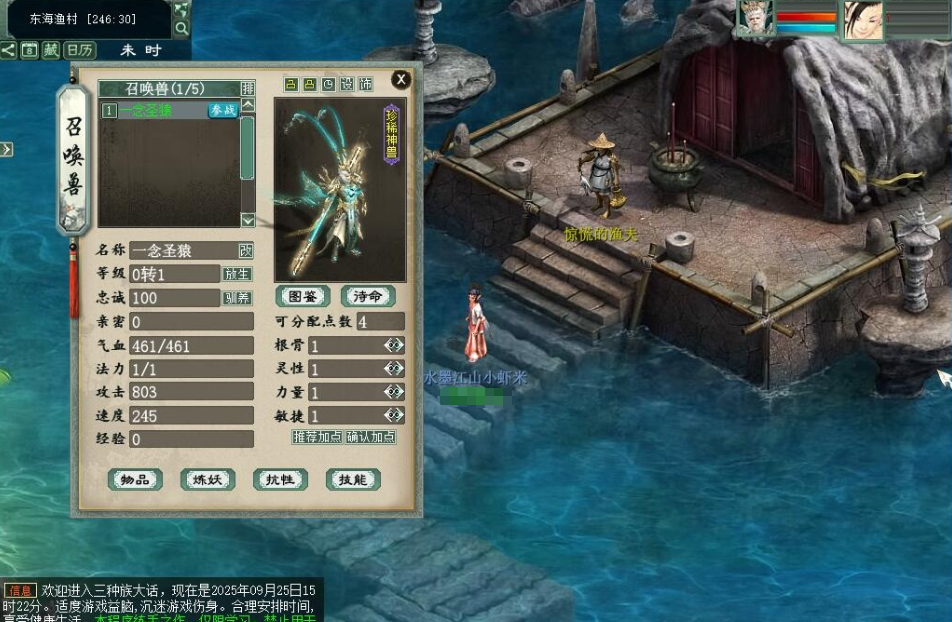Confirm points with 确认加点
Screen dimensions: 952x622
tap(370, 437)
